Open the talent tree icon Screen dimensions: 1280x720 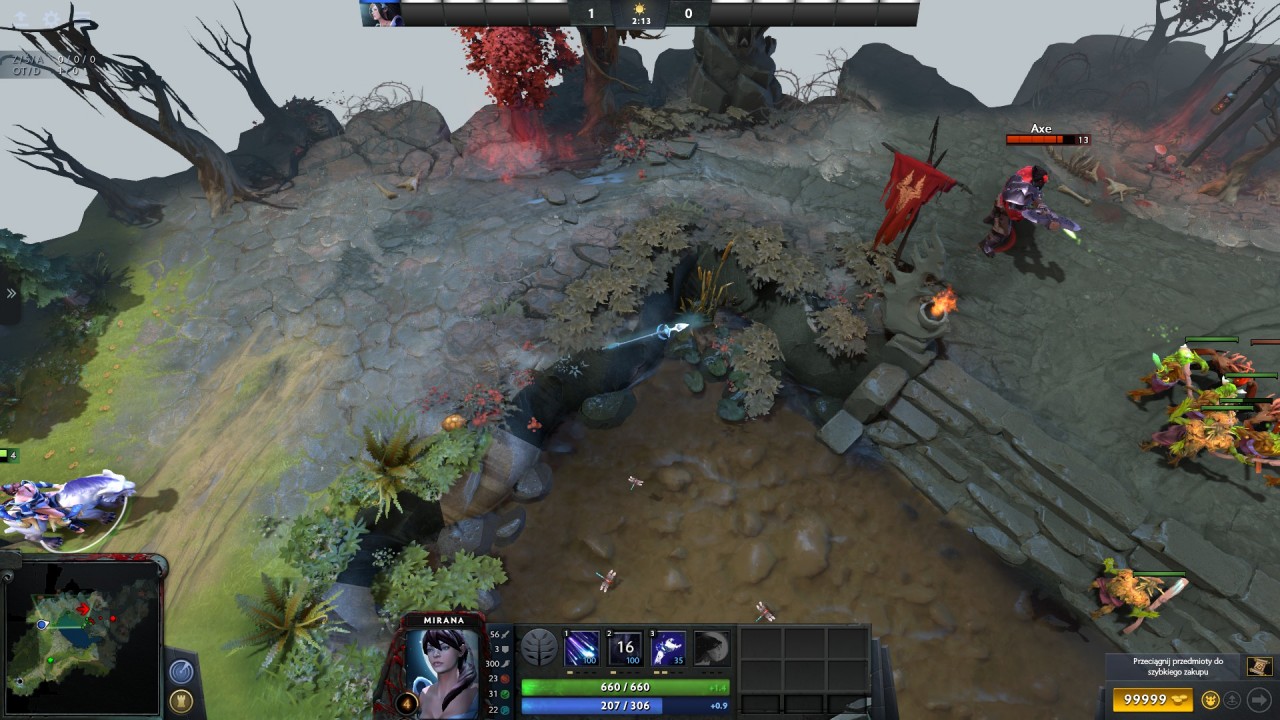tap(538, 648)
